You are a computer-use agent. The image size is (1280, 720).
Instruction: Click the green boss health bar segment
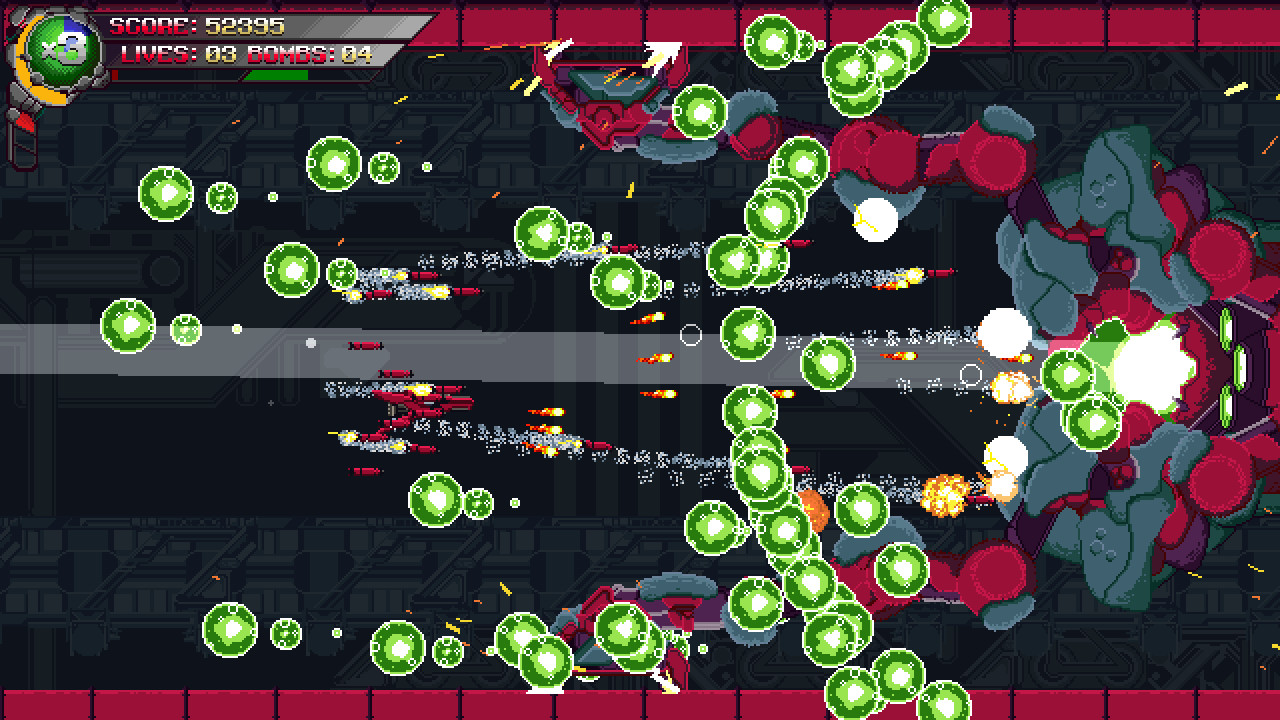(x=277, y=75)
